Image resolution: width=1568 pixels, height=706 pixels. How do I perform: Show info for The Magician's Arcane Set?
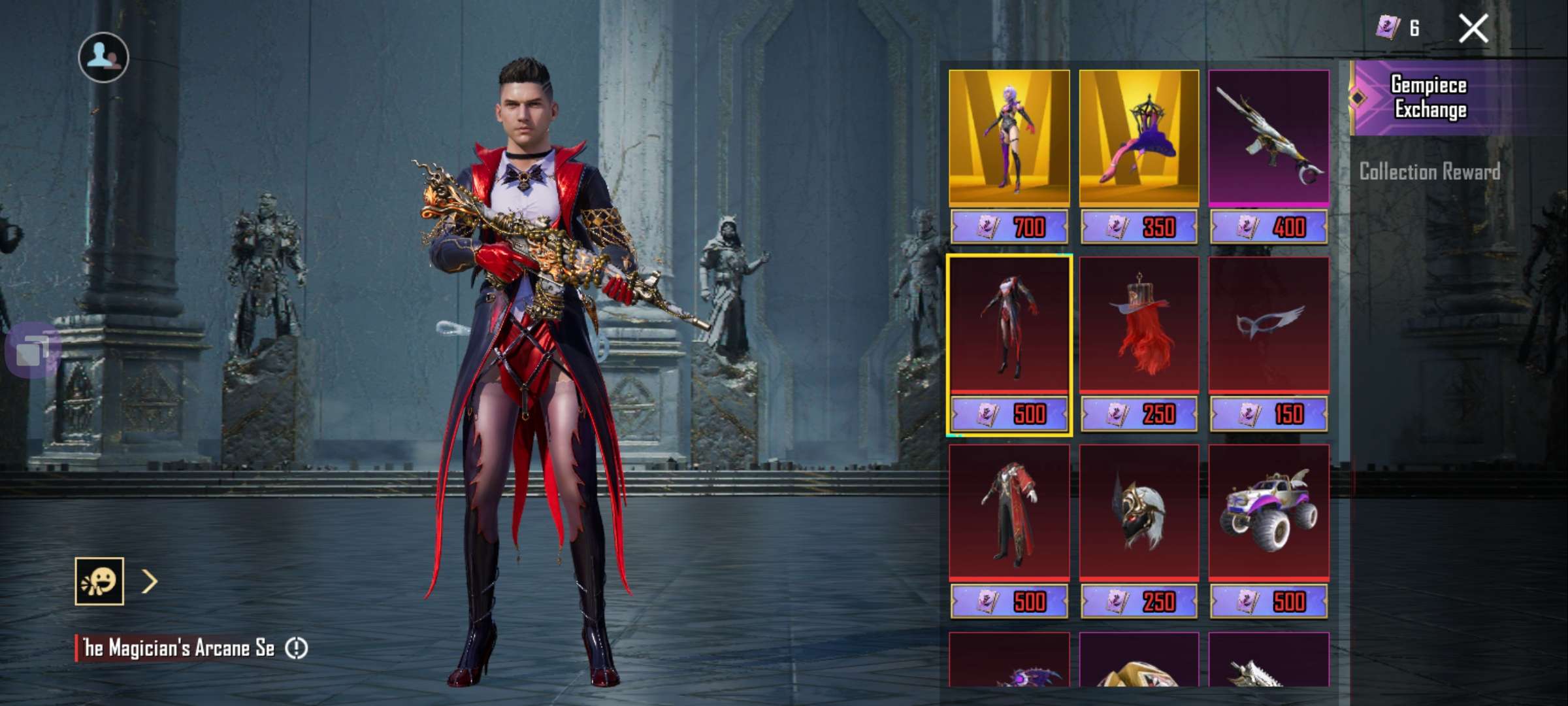pyautogui.click(x=297, y=648)
